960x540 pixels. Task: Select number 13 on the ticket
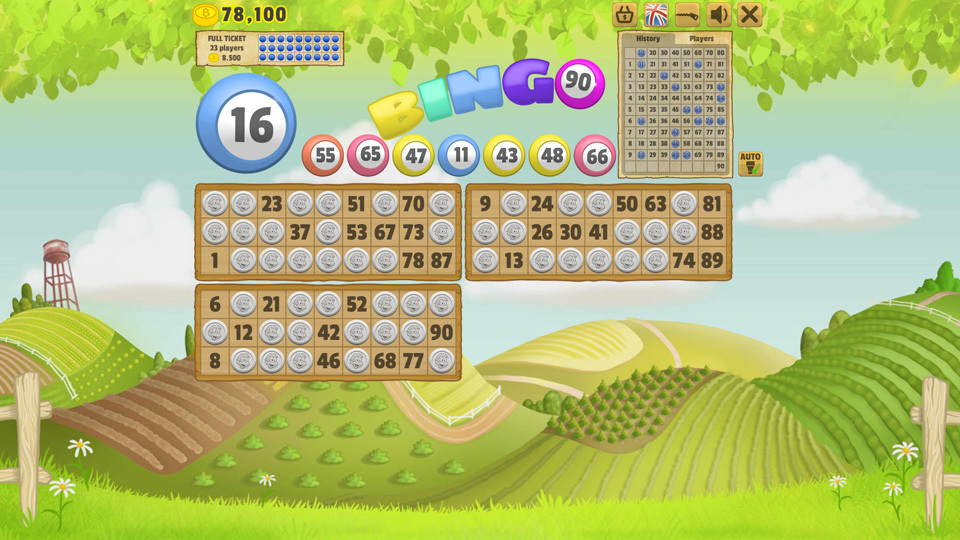513,260
